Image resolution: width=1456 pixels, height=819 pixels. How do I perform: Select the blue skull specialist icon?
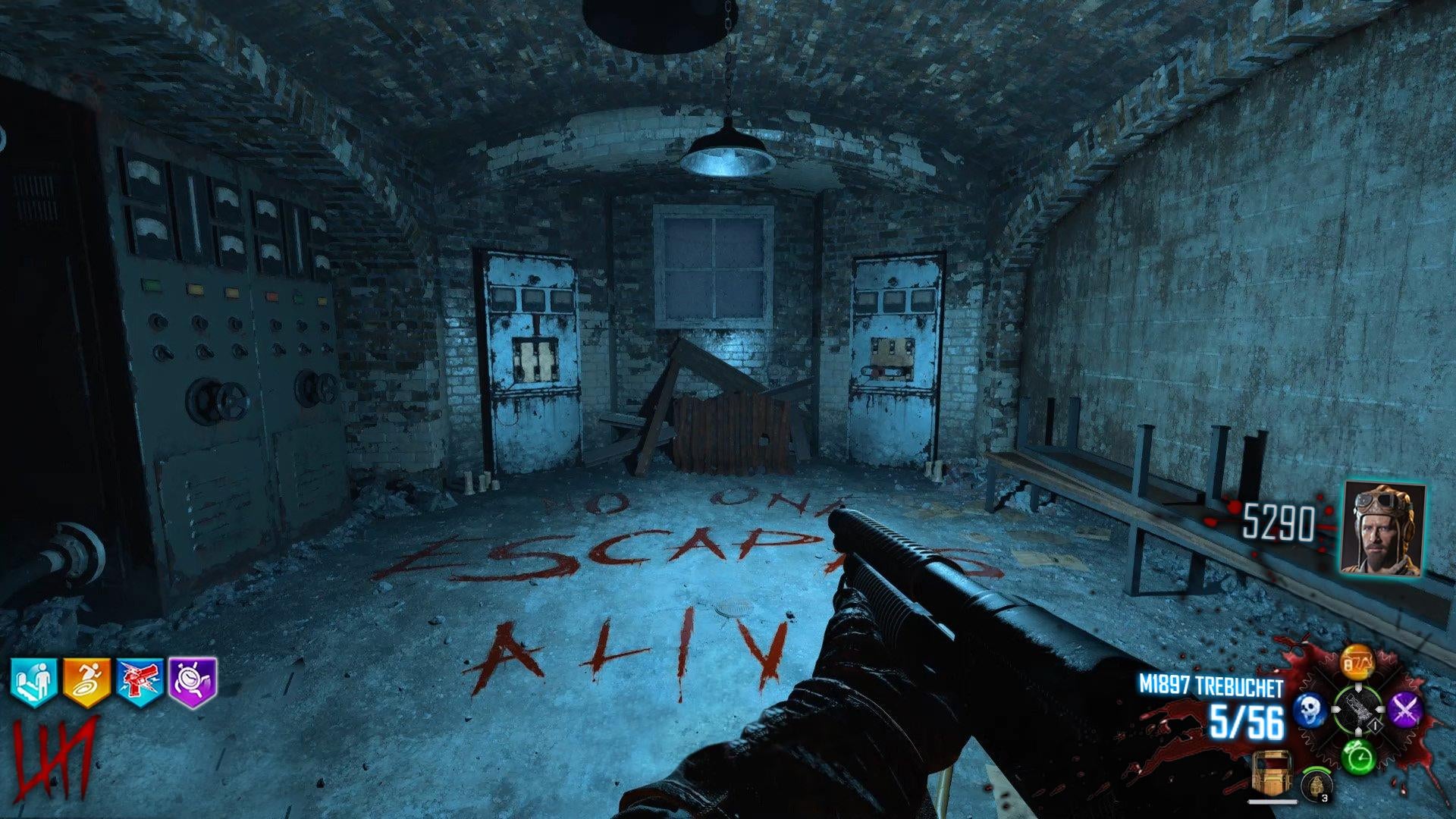pos(1309,709)
